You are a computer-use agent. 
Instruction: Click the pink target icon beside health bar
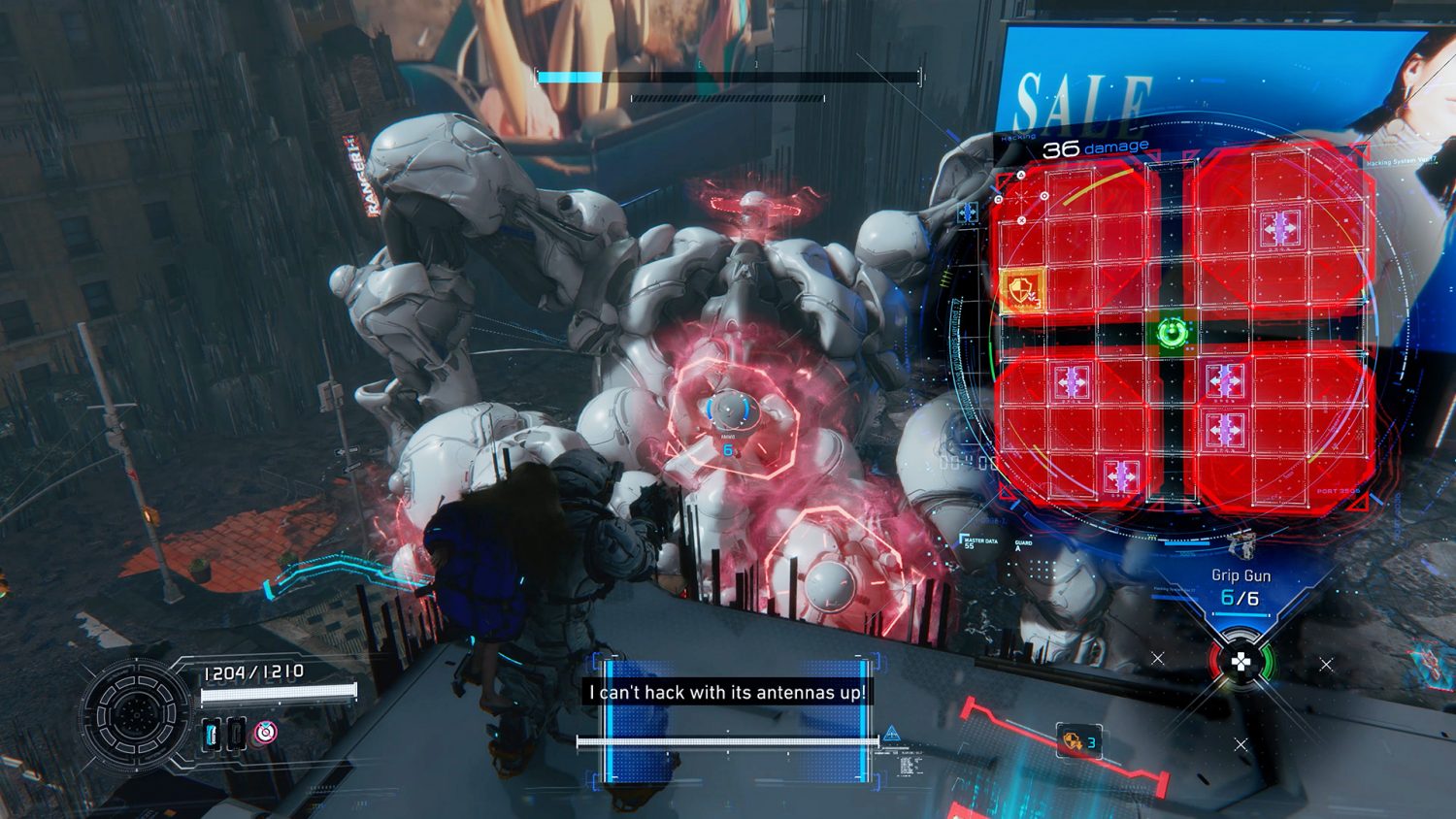coord(265,733)
